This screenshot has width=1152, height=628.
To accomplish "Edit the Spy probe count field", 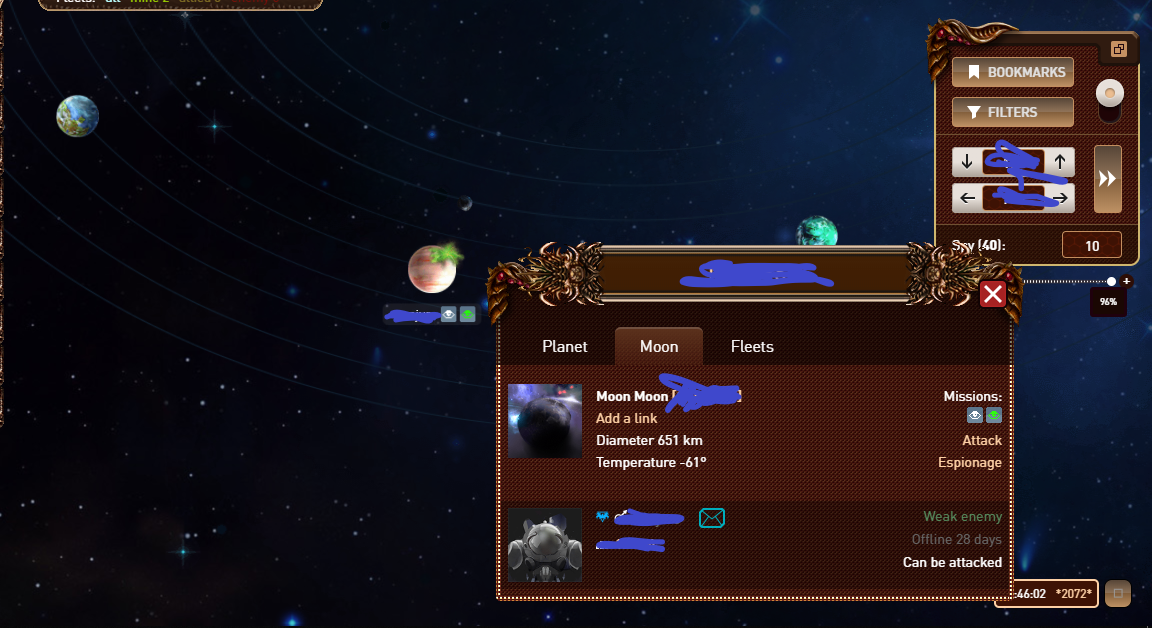I will click(1091, 245).
